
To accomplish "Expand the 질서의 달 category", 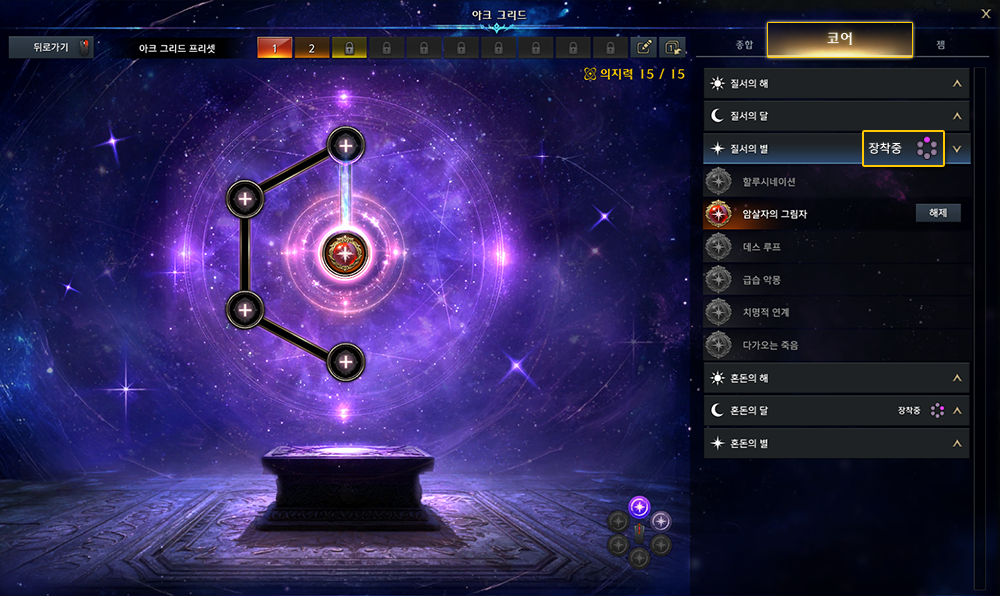I will coord(836,116).
